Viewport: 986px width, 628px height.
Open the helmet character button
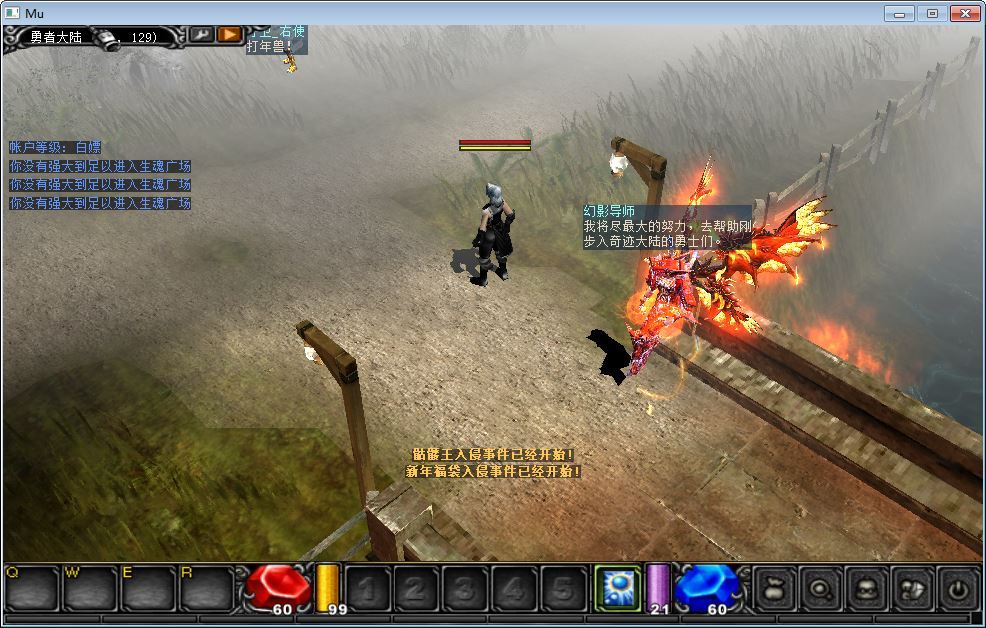tap(865, 589)
